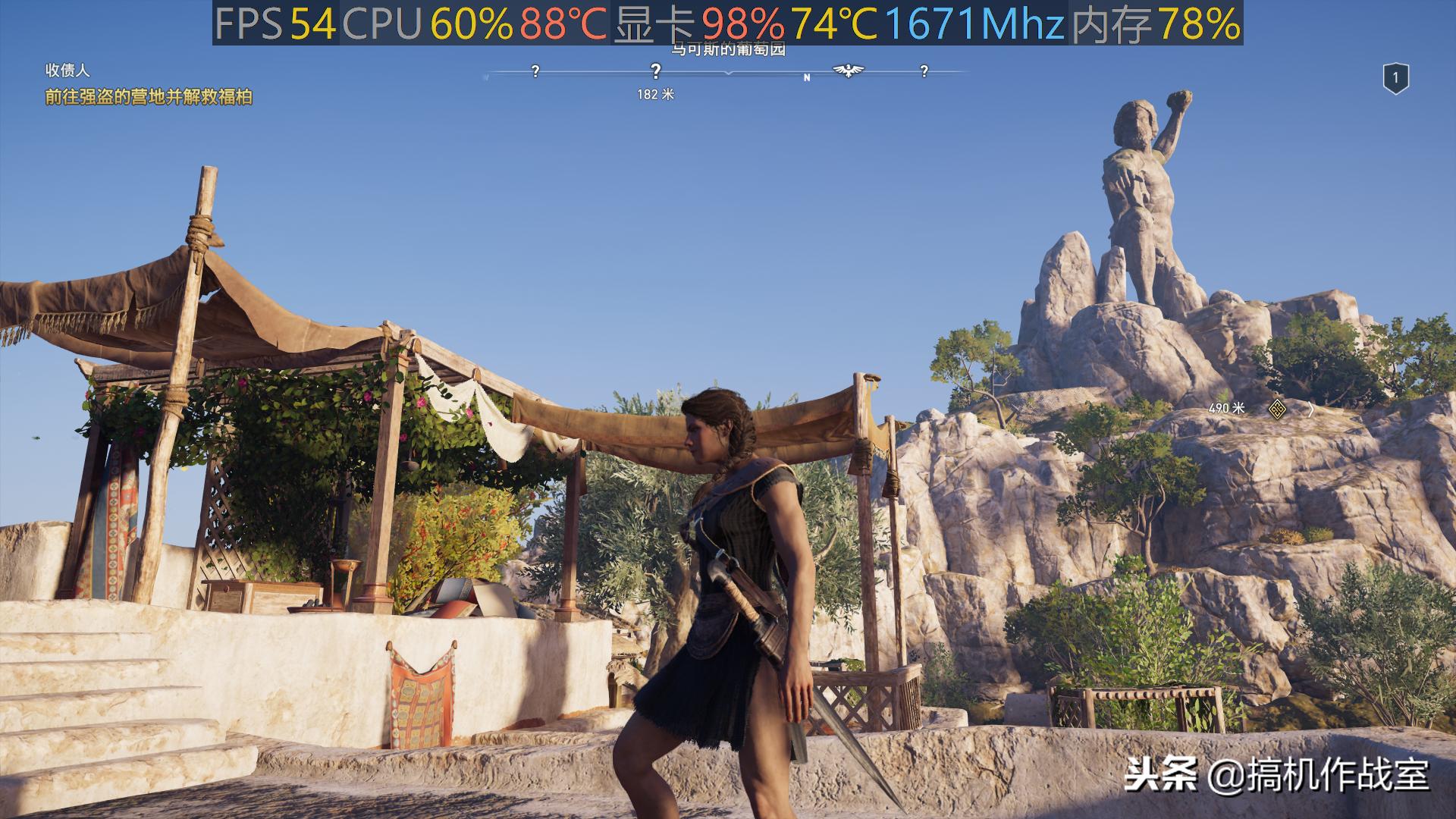
Task: Select the tracked quest objective text
Action: click(149, 97)
